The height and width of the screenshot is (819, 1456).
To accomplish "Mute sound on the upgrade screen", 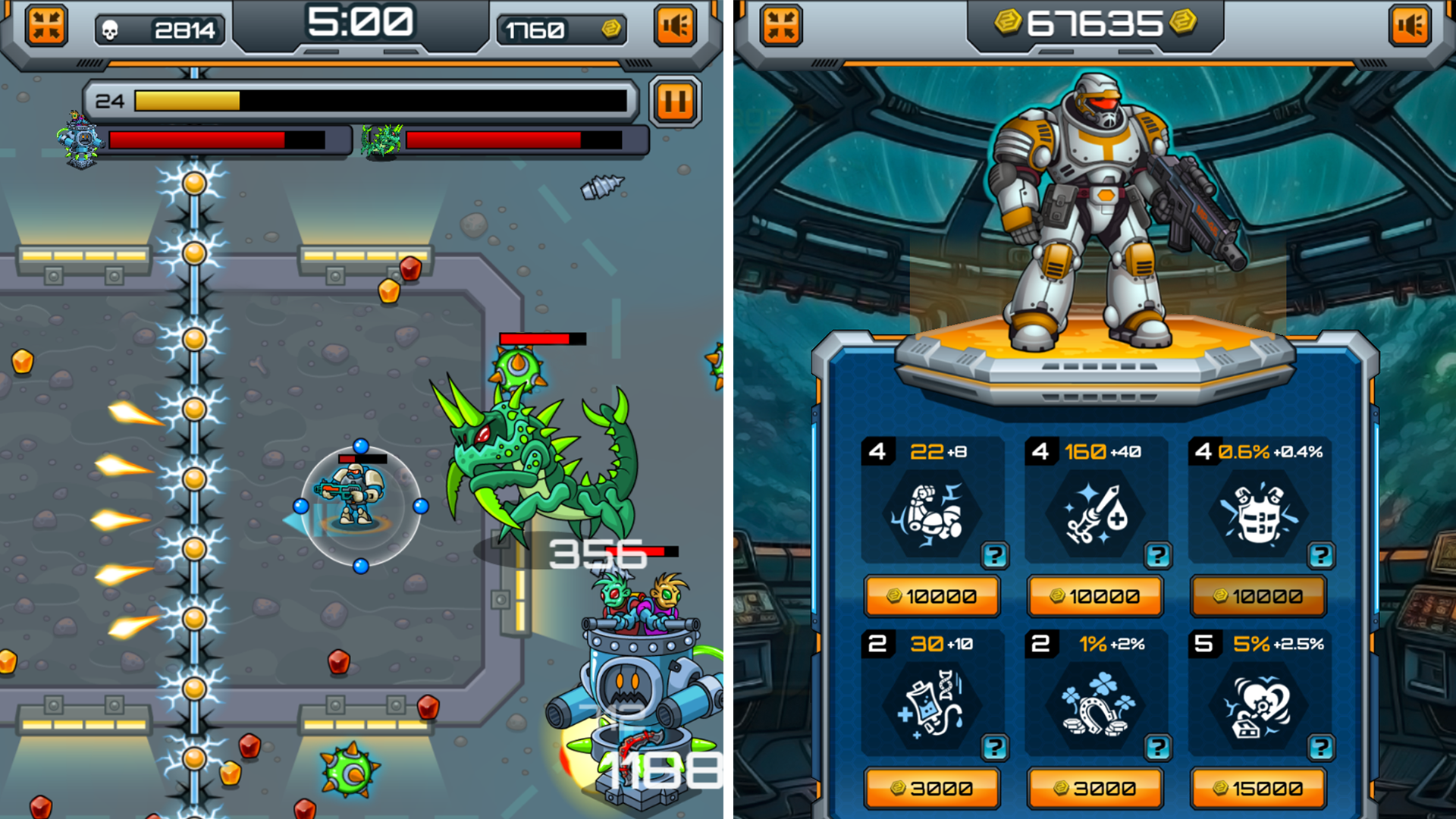I will (1409, 24).
